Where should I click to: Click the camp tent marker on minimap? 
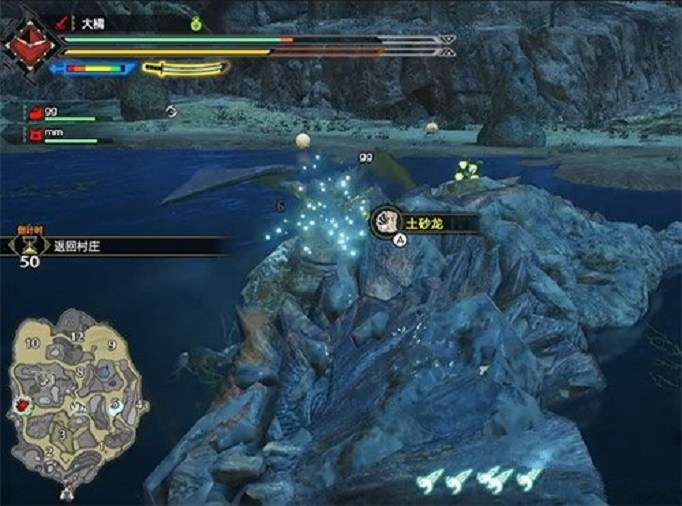click(68, 489)
